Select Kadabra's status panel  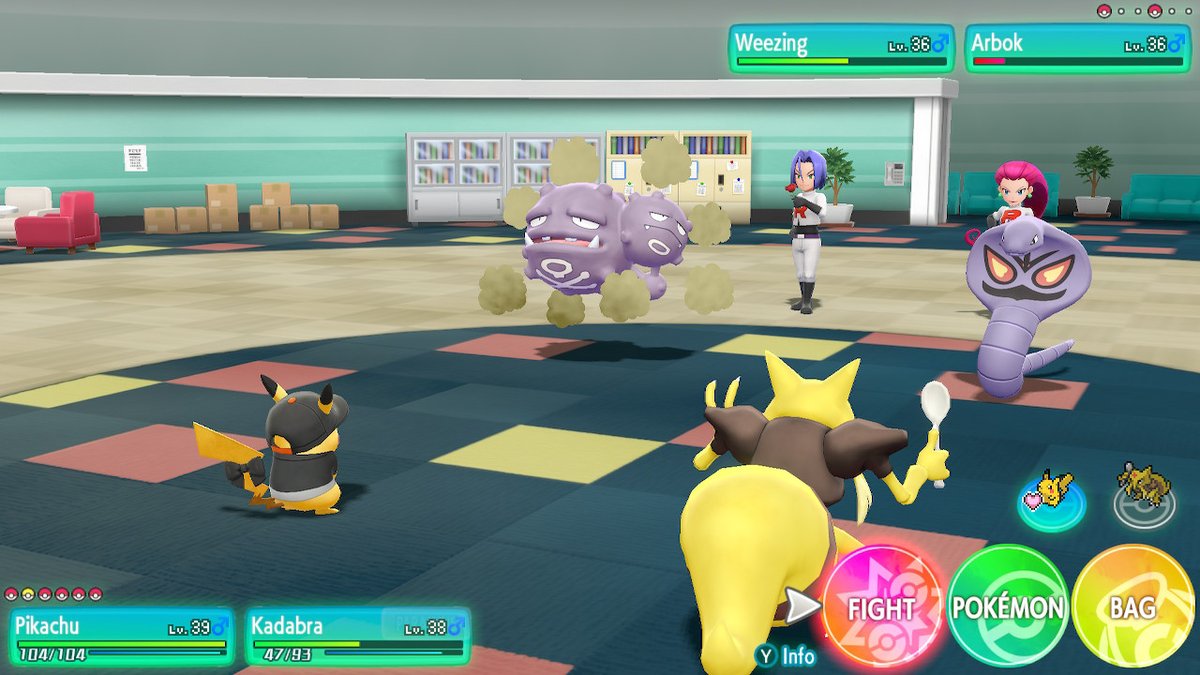(357, 637)
